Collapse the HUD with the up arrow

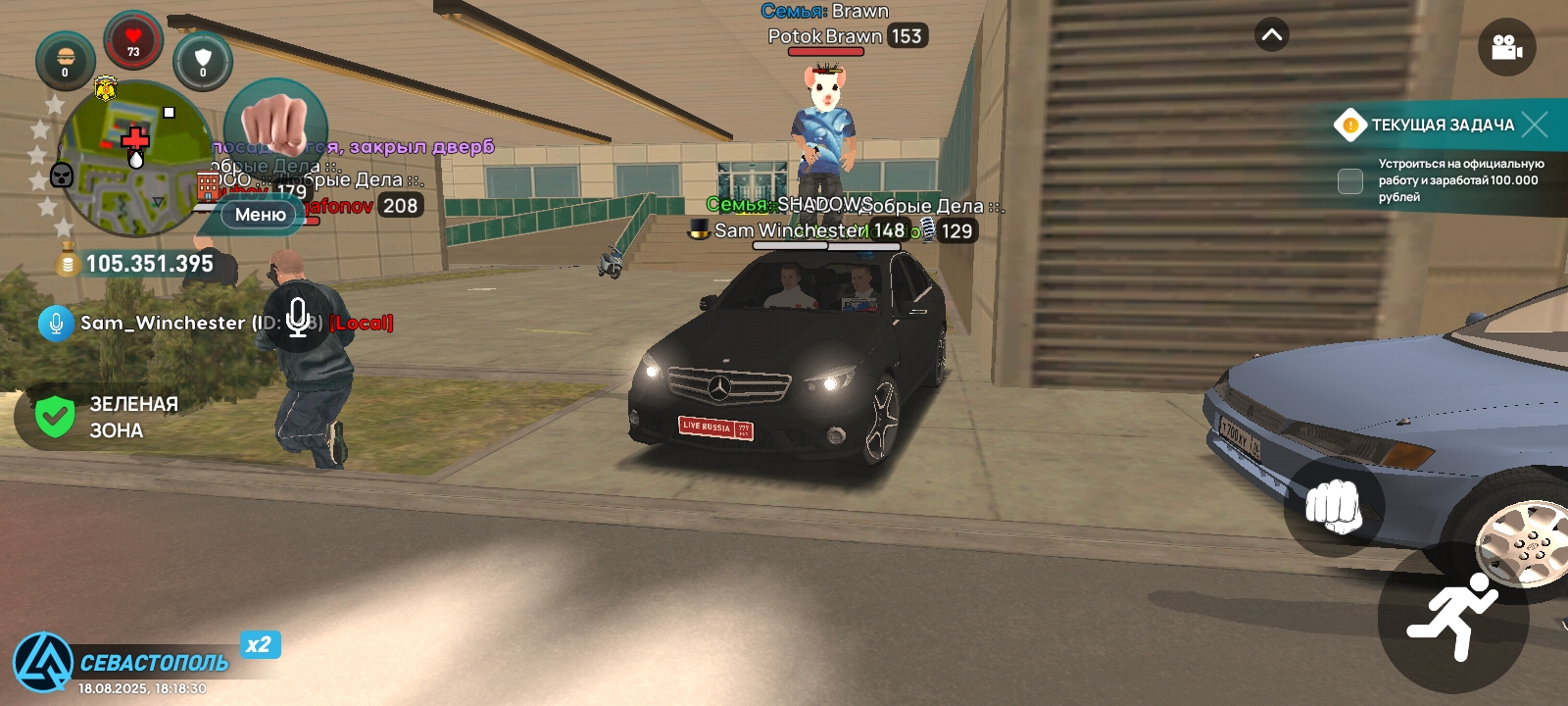1272,35
